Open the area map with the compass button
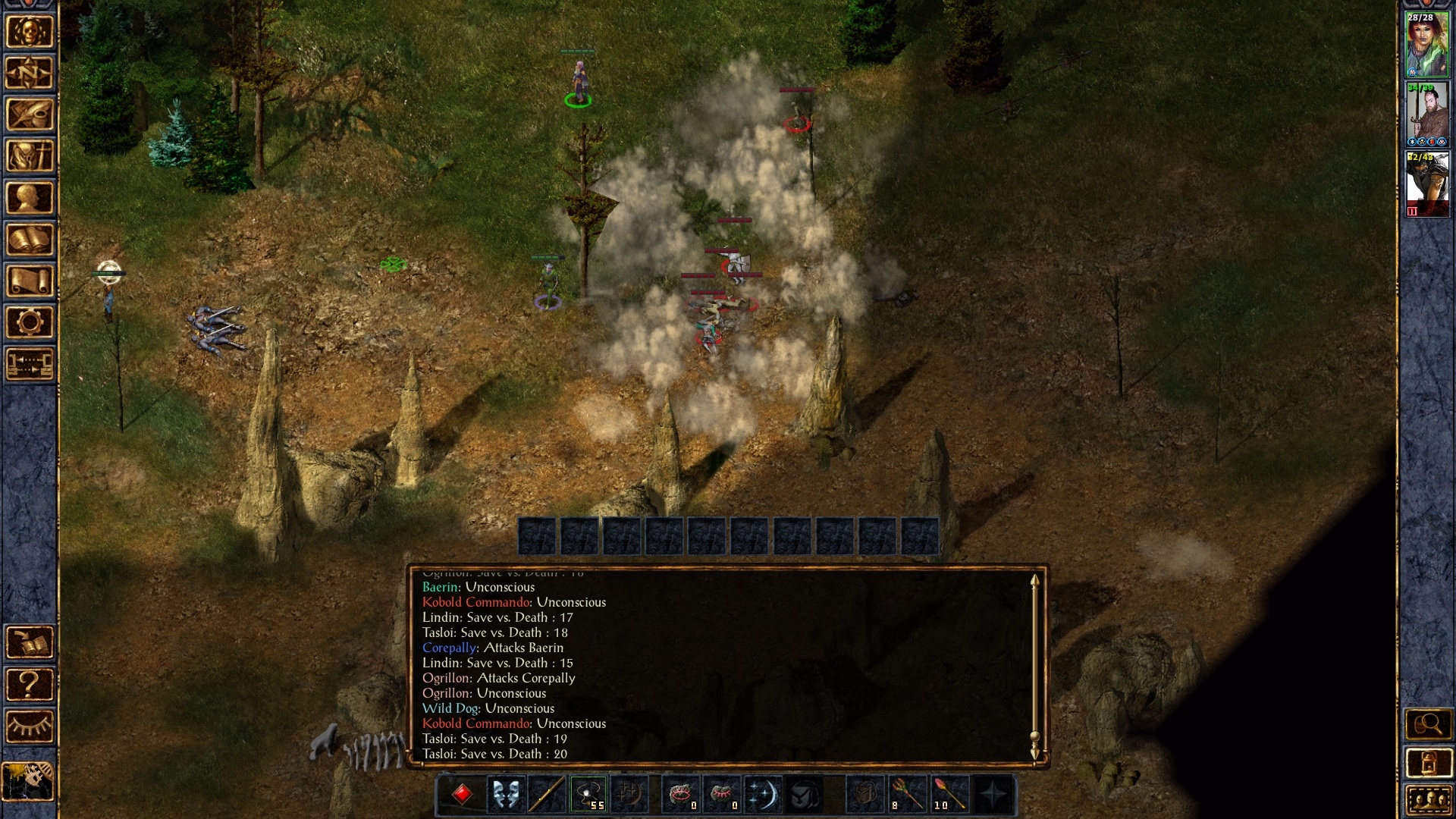The width and height of the screenshot is (1456, 819). (30, 74)
